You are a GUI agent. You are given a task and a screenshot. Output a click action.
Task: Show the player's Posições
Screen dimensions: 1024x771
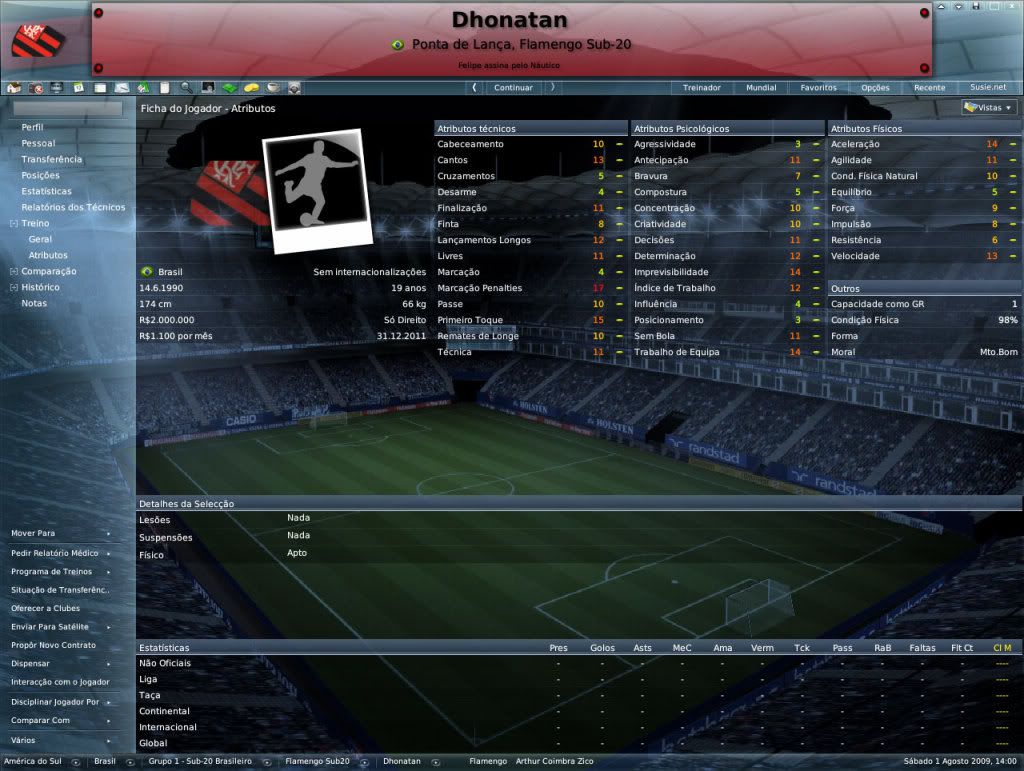click(x=41, y=176)
